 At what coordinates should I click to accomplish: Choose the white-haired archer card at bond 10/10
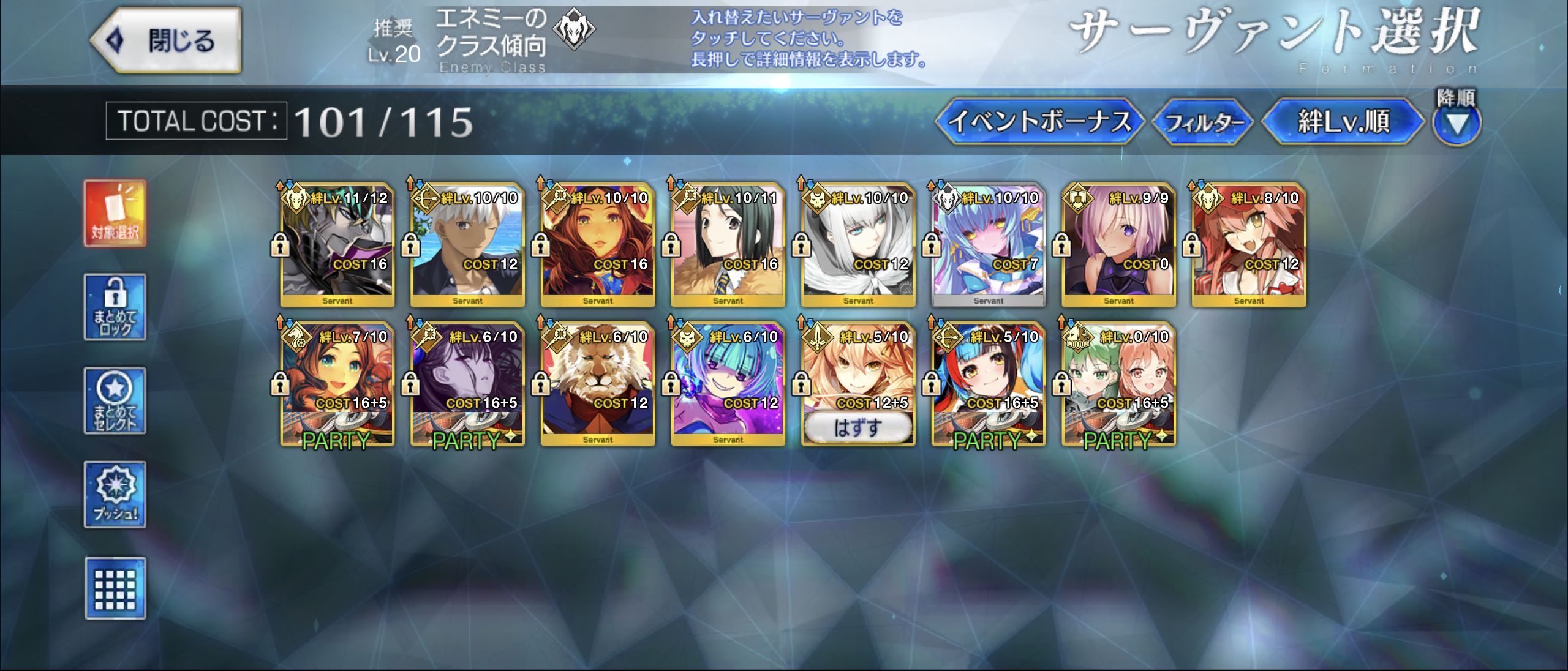[x=467, y=245]
